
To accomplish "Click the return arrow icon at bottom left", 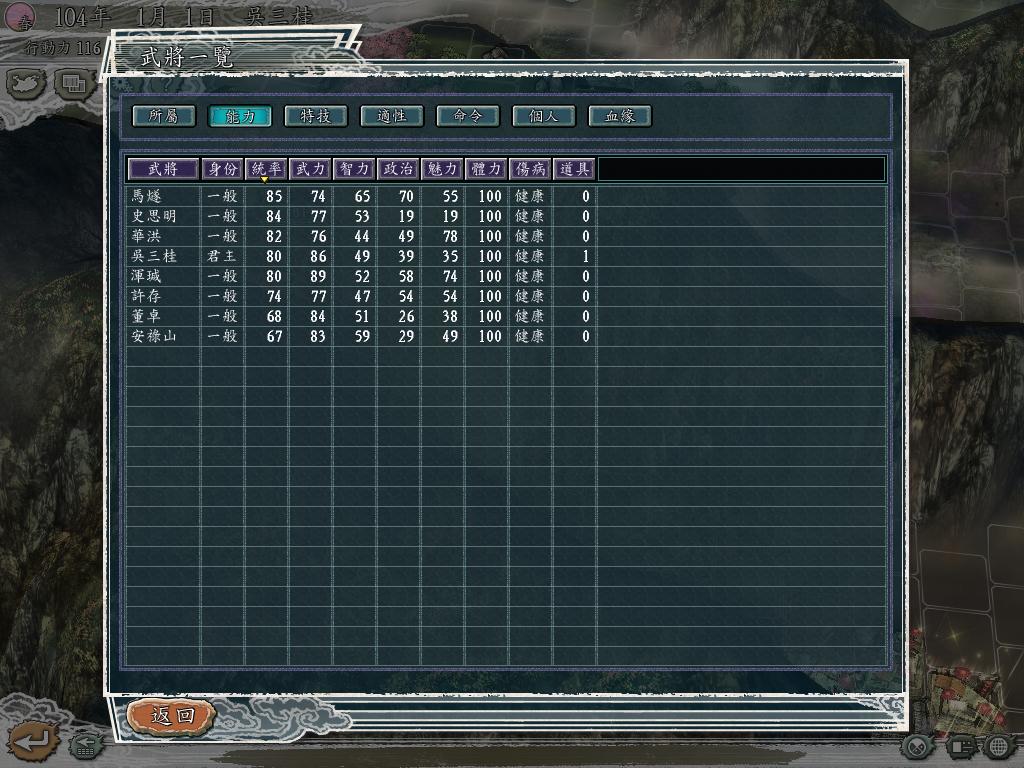I will coord(32,742).
